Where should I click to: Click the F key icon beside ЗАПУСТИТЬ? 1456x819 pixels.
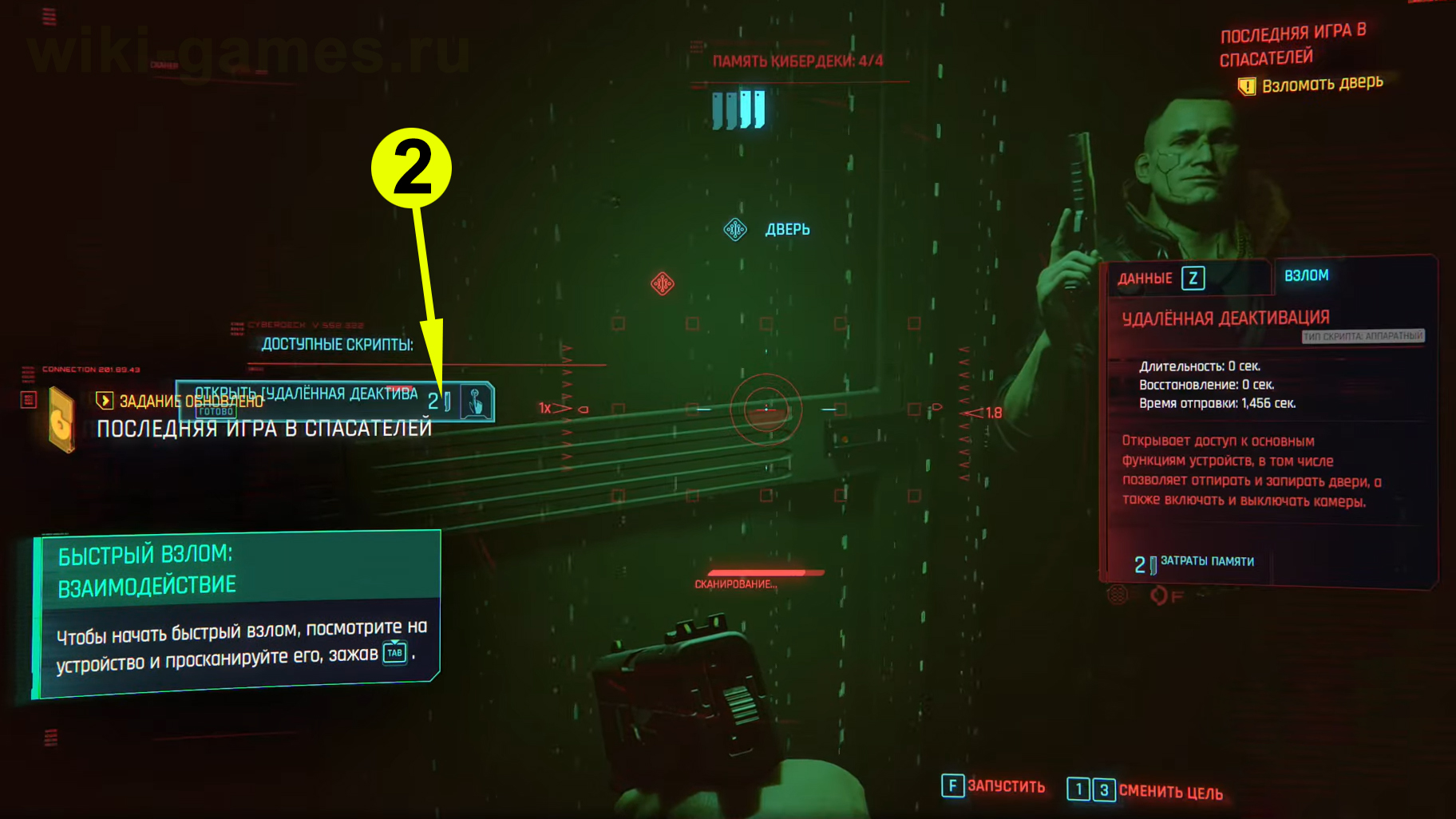(952, 787)
